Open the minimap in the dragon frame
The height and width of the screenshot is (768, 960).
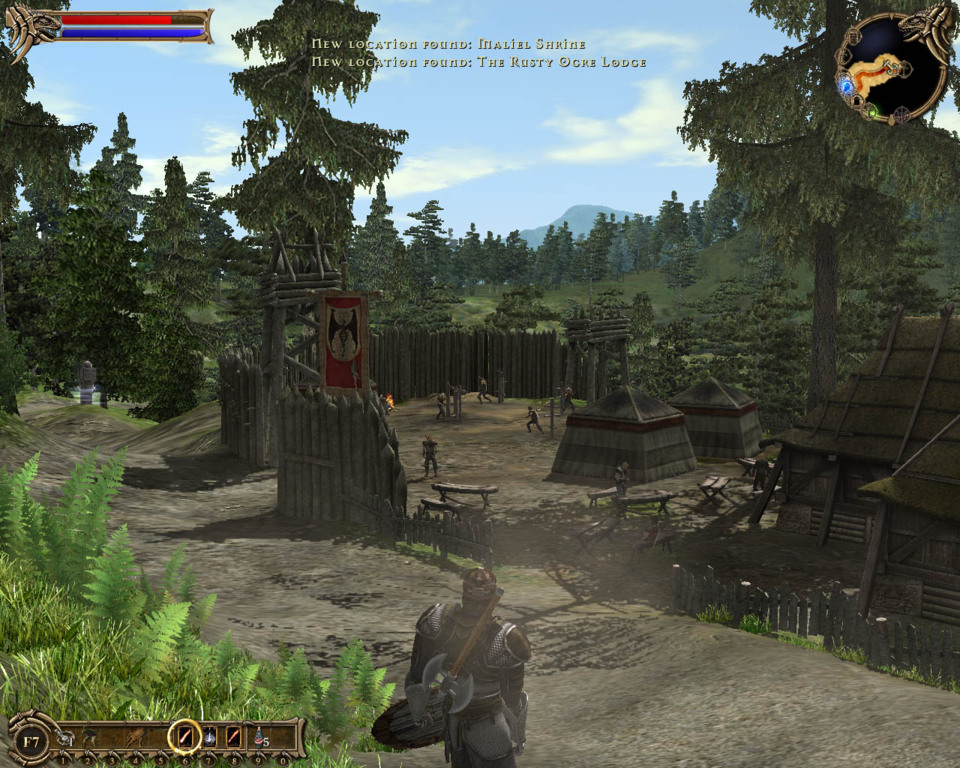coord(890,68)
